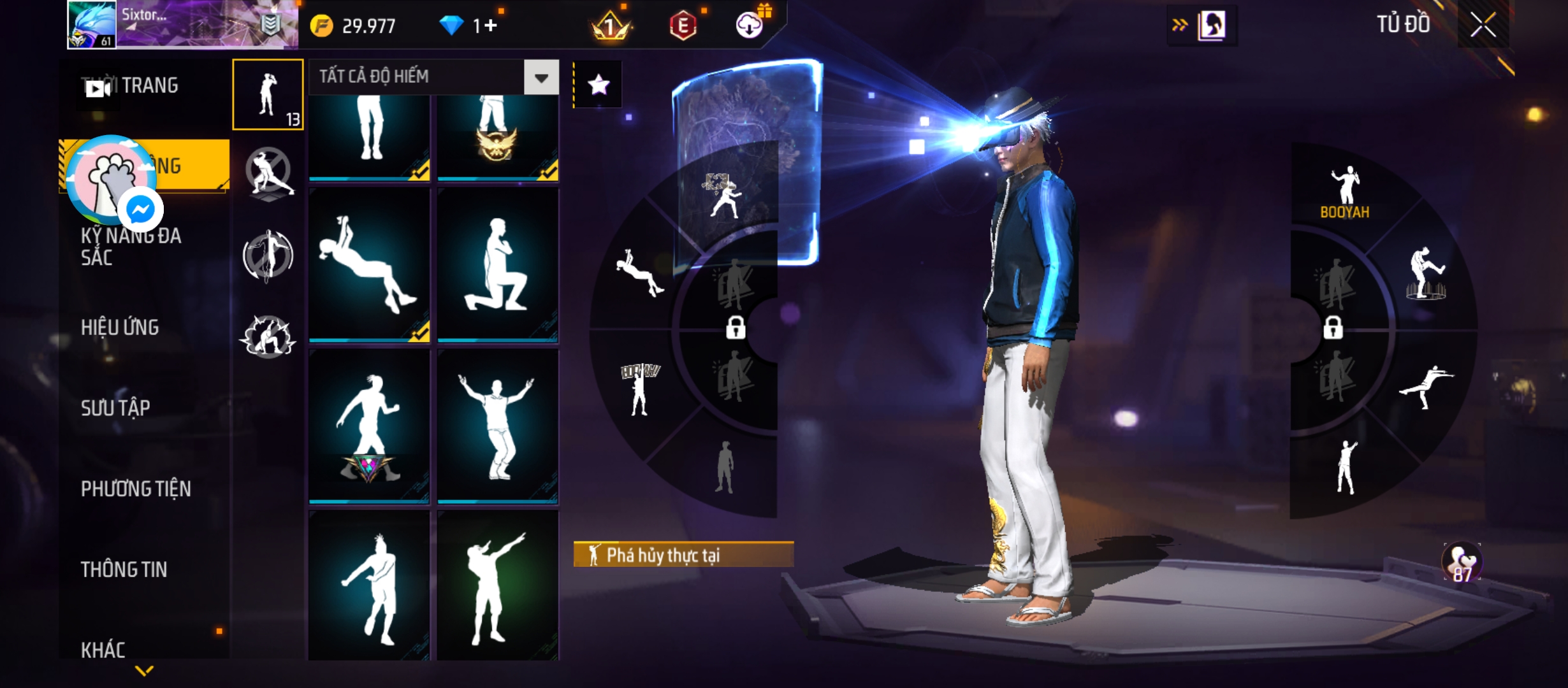Expand the Tất Cả Độ Hiếm rarity dropdown
This screenshot has height=688, width=1568.
pos(541,78)
